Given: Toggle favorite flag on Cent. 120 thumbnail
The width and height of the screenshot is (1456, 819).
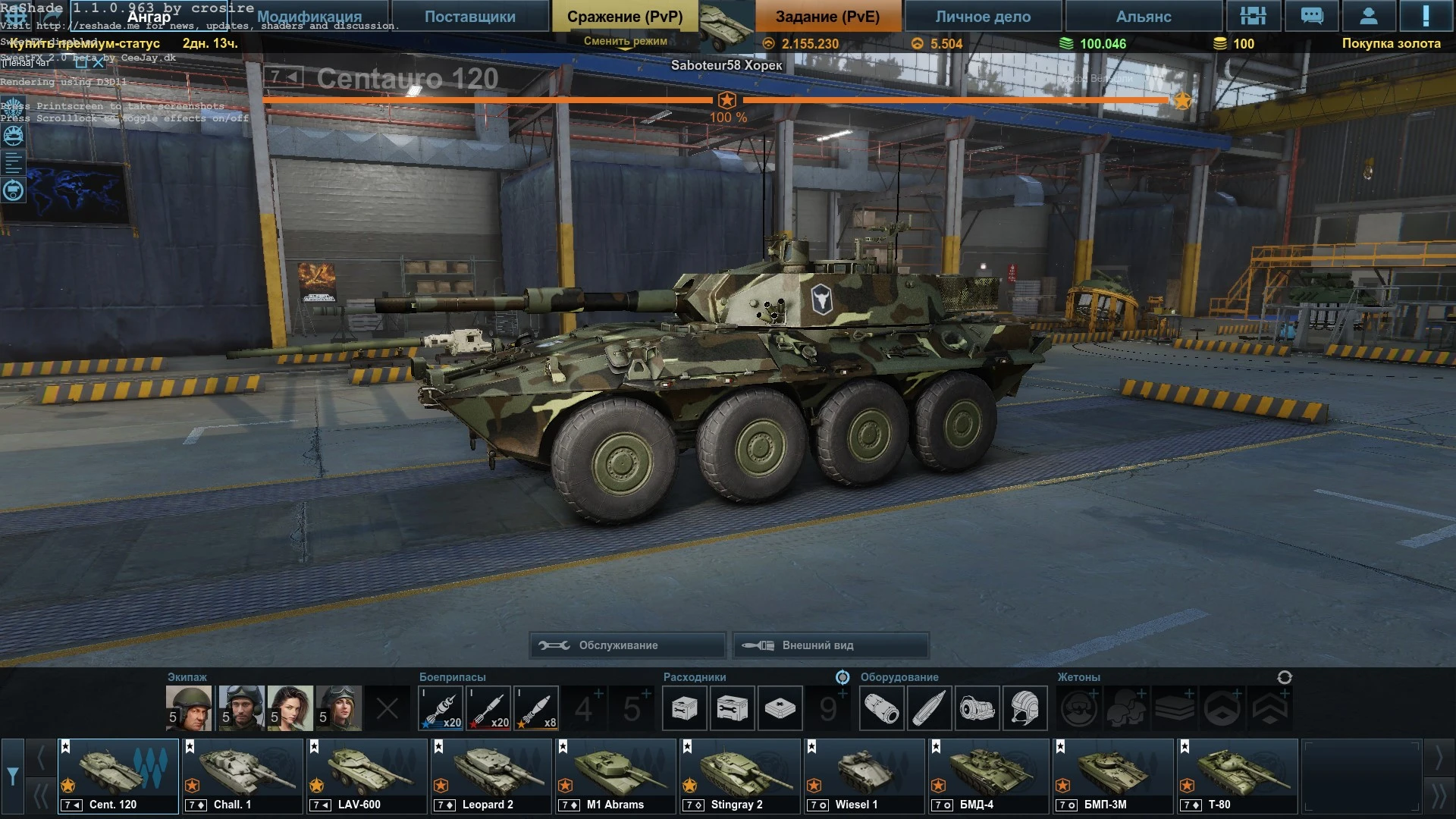Looking at the screenshot, I should click(x=66, y=747).
